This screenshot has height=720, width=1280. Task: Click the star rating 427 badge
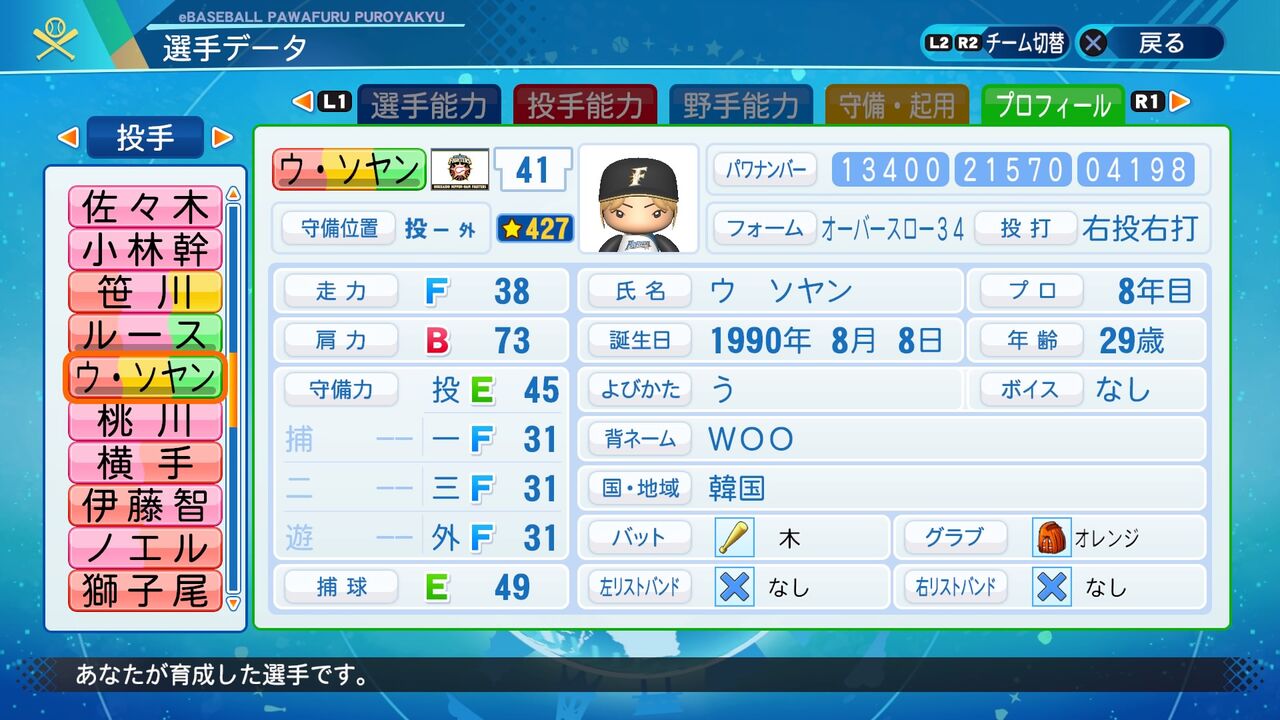coord(535,229)
